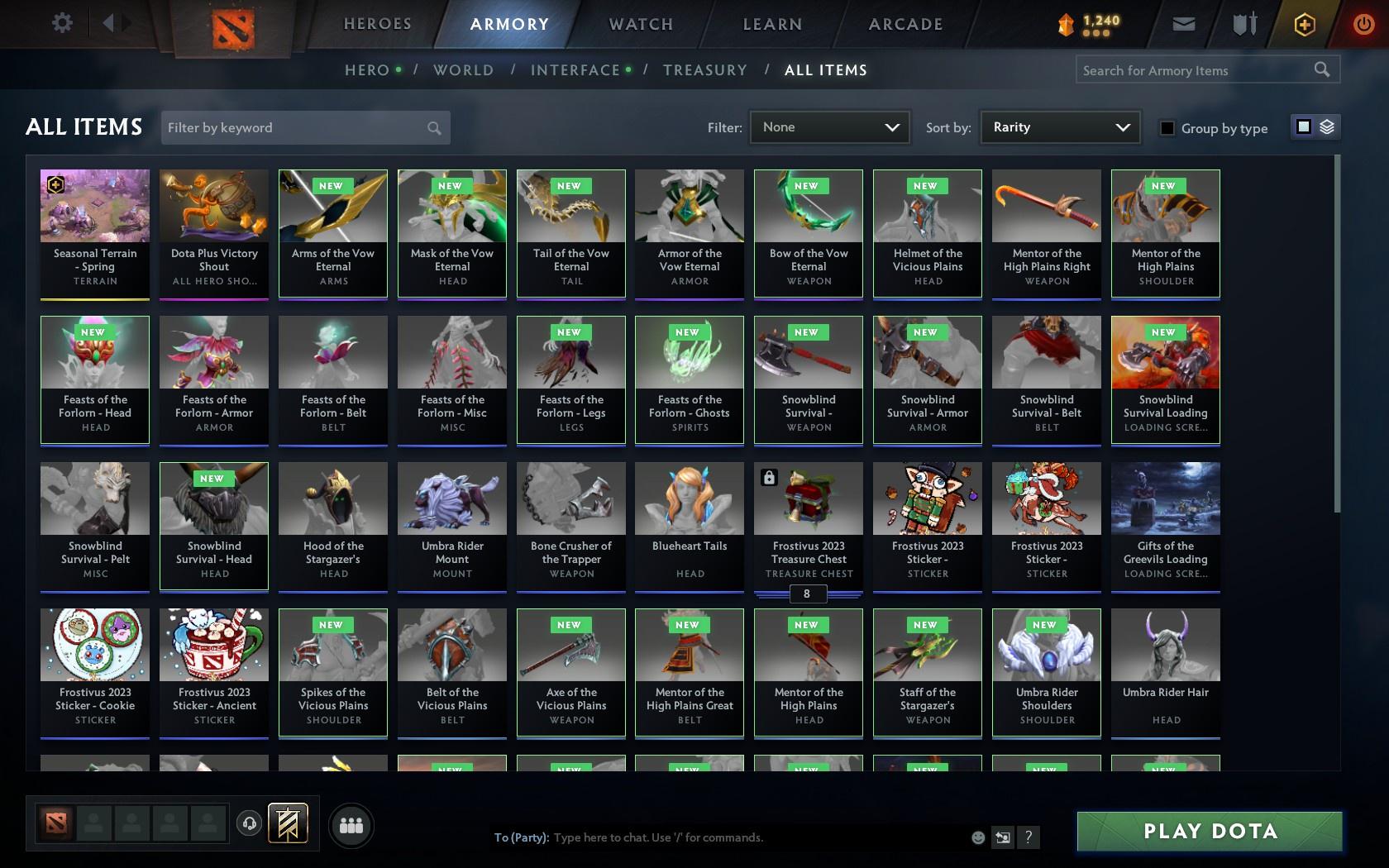The image size is (1389, 868).
Task: Click the headset voice chat icon
Action: point(249,823)
